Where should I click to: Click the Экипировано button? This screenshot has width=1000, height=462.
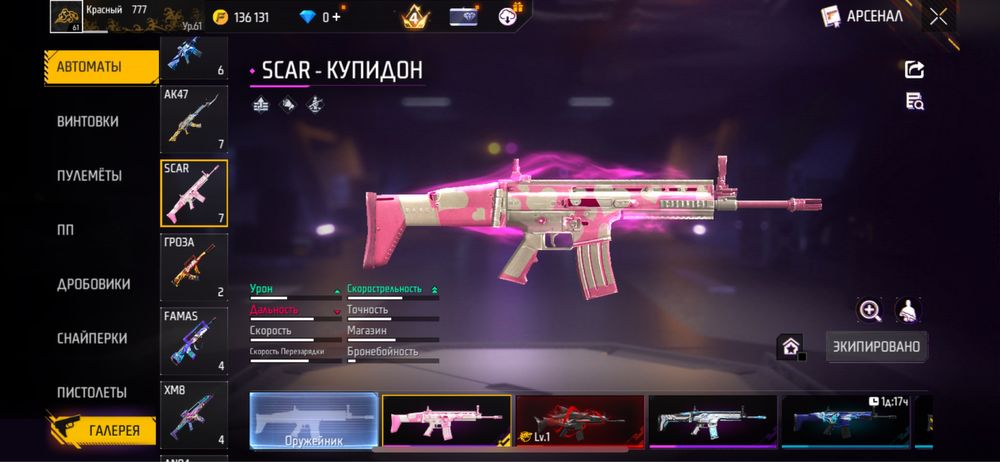(x=876, y=347)
